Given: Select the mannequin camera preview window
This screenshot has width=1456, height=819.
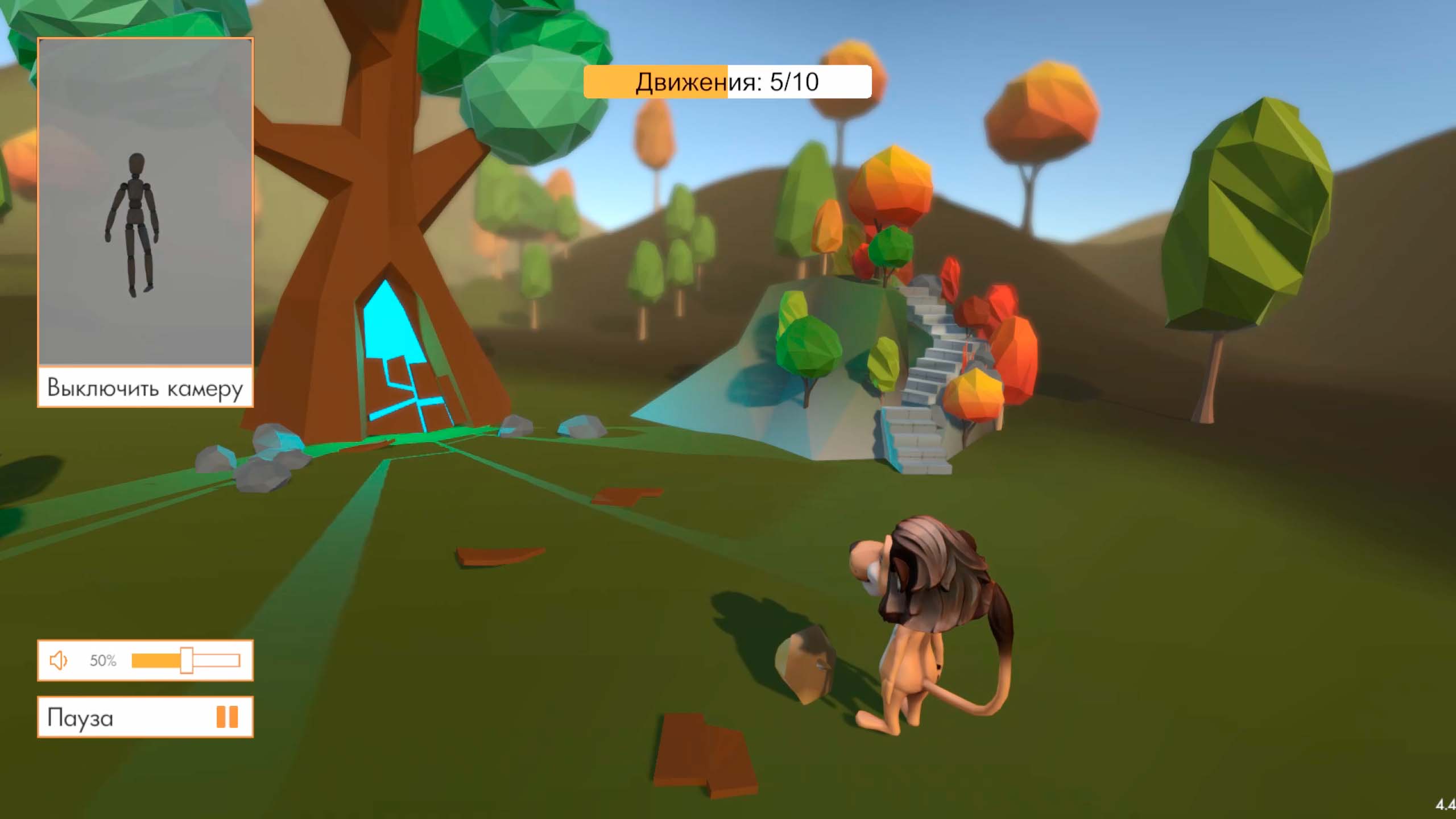Looking at the screenshot, I should point(145,202).
